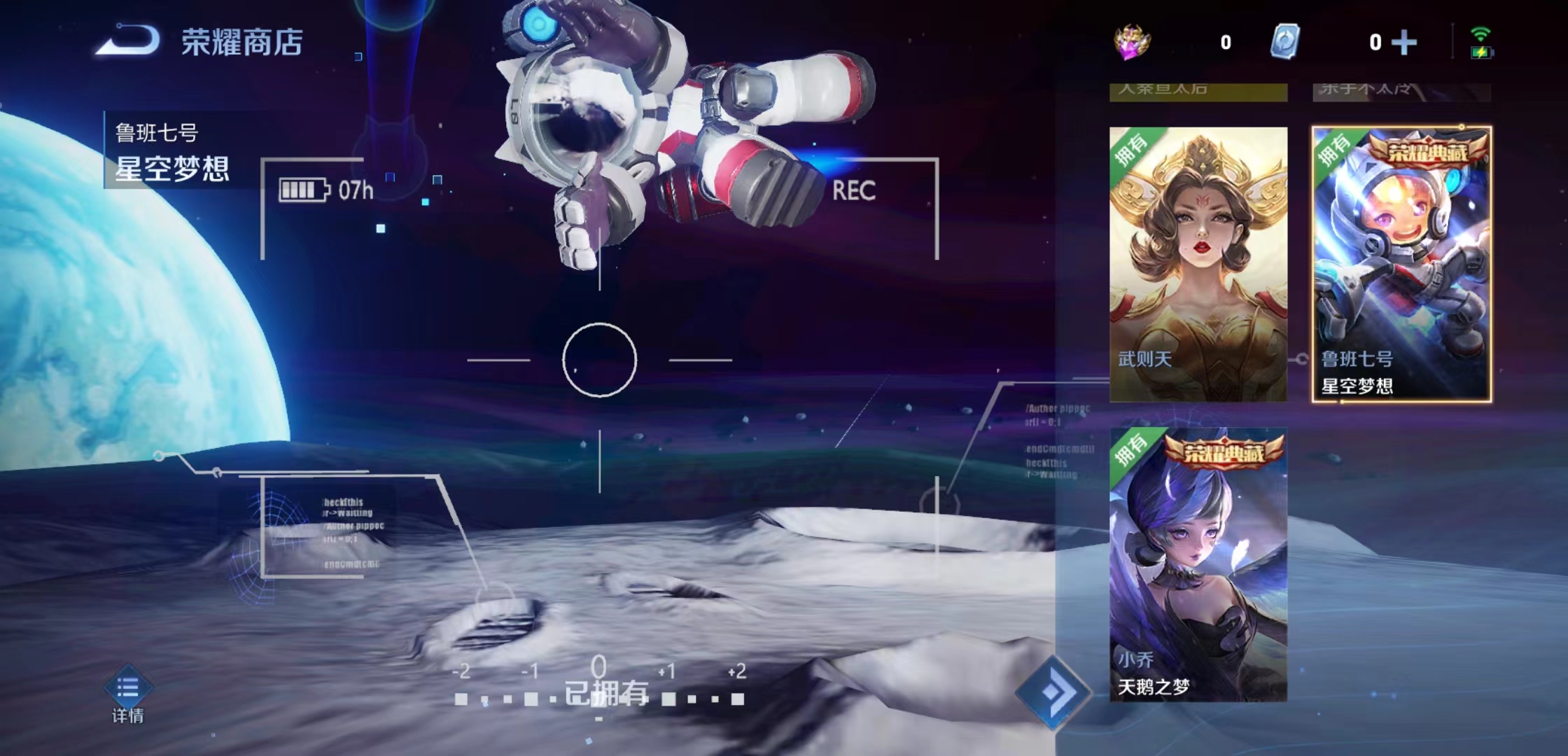
Task: Pick the 小乔 天鹅之梦 skin card
Action: pos(1198,564)
